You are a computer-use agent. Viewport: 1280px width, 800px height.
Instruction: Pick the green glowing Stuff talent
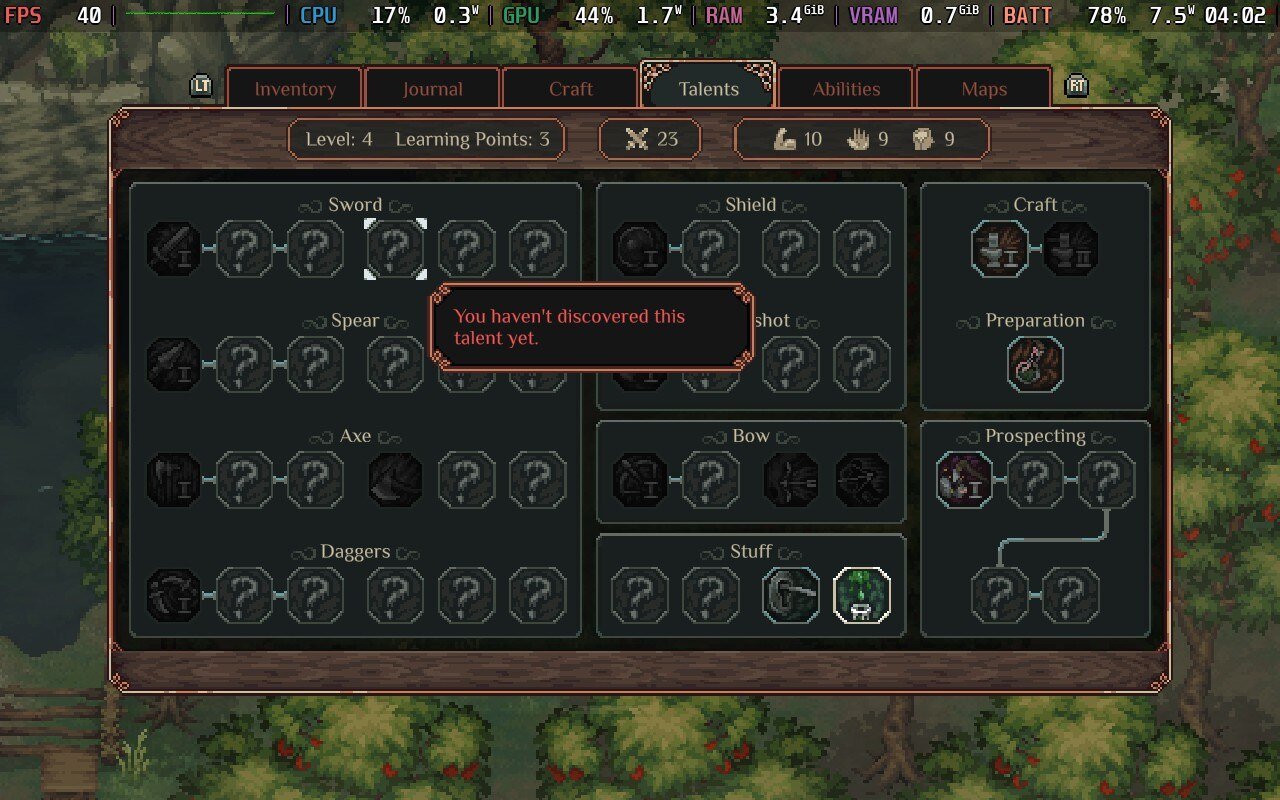(862, 596)
